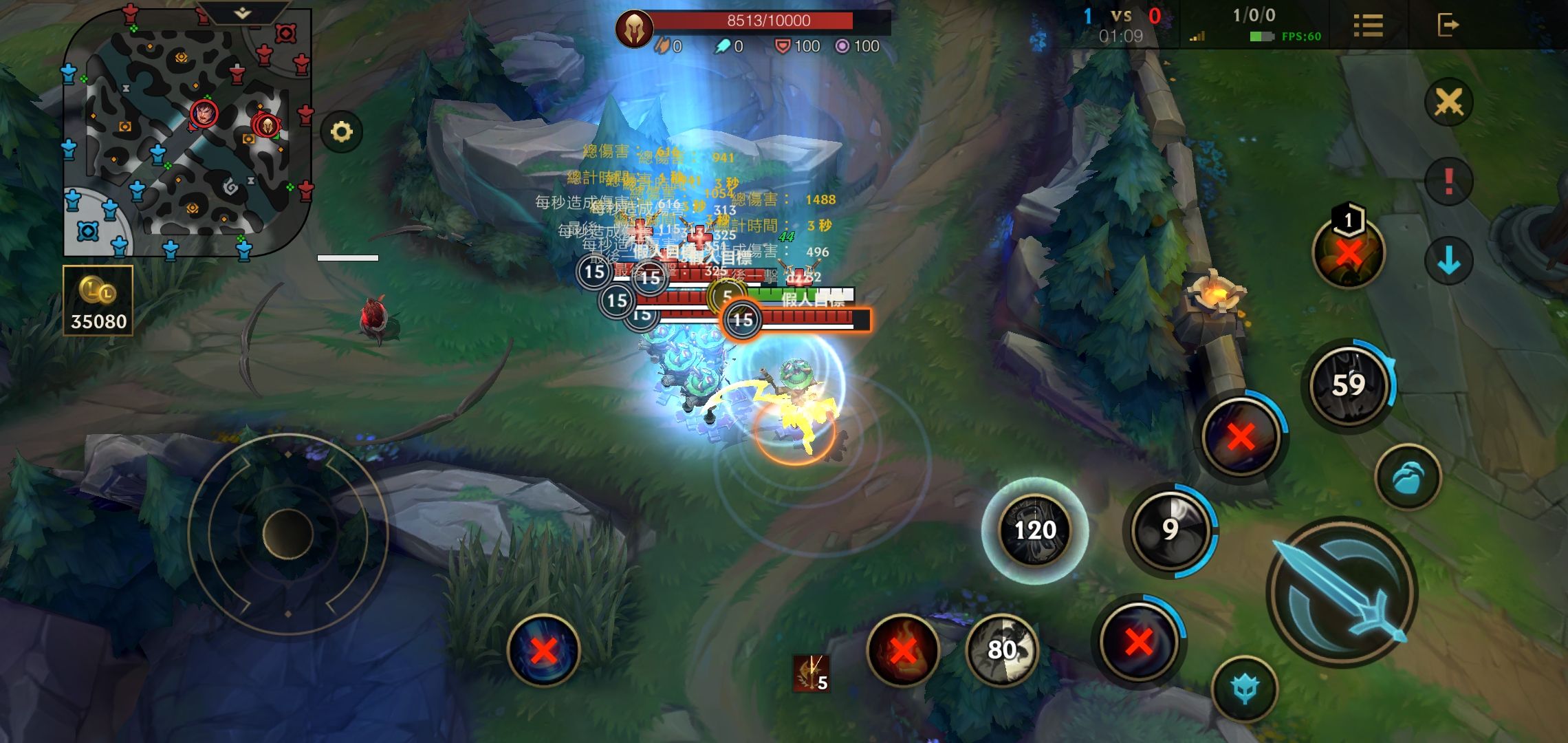This screenshot has height=743, width=1568.
Task: Use the level 1 active item button
Action: click(1349, 252)
